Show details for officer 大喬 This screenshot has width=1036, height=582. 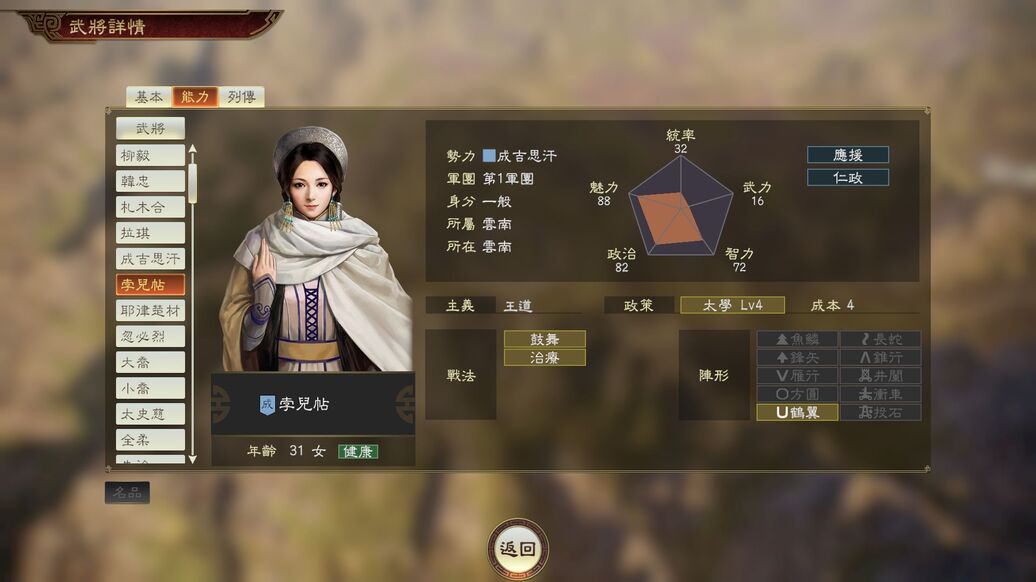click(150, 362)
